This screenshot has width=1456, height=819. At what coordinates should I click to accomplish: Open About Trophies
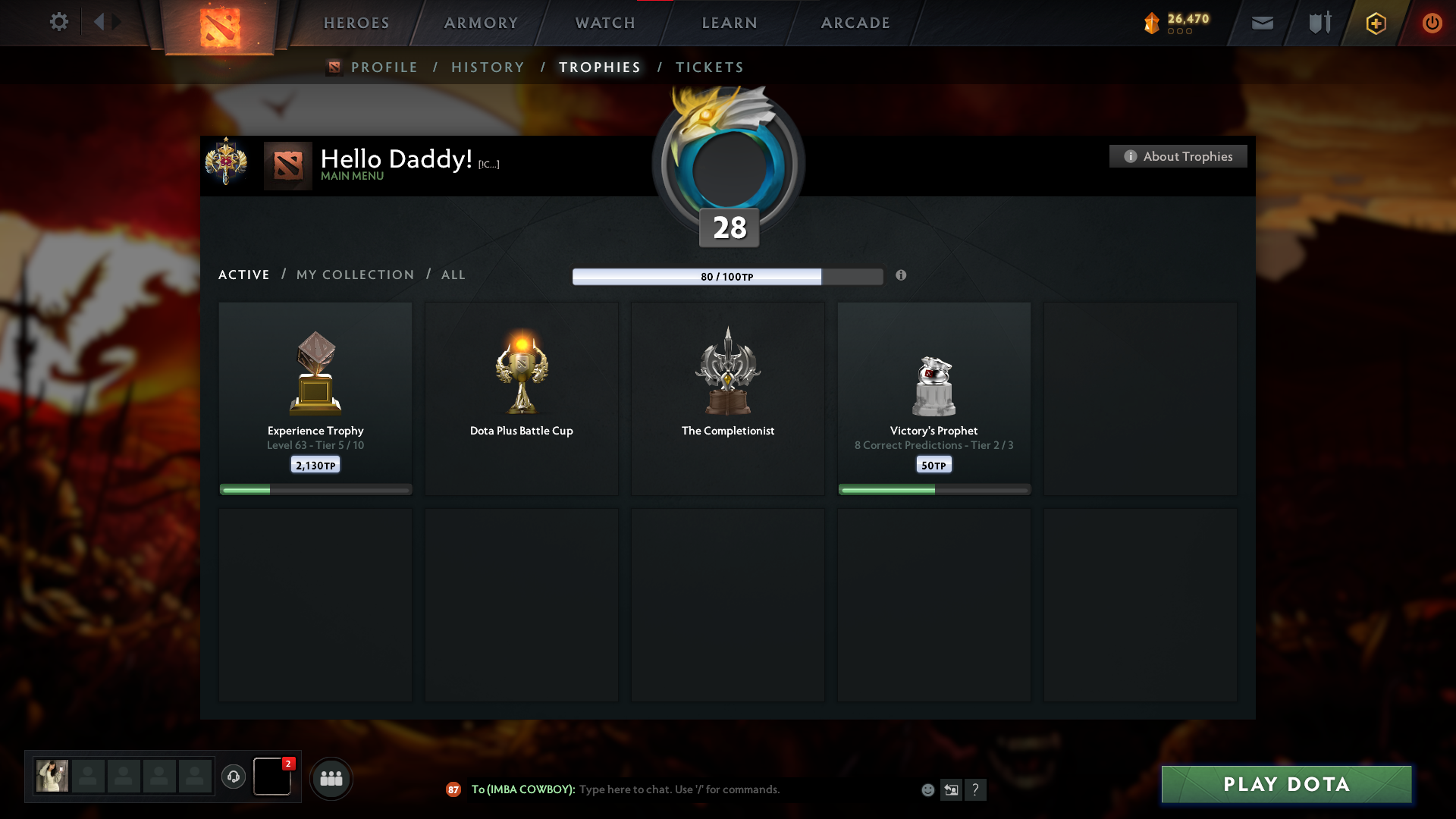pyautogui.click(x=1178, y=156)
